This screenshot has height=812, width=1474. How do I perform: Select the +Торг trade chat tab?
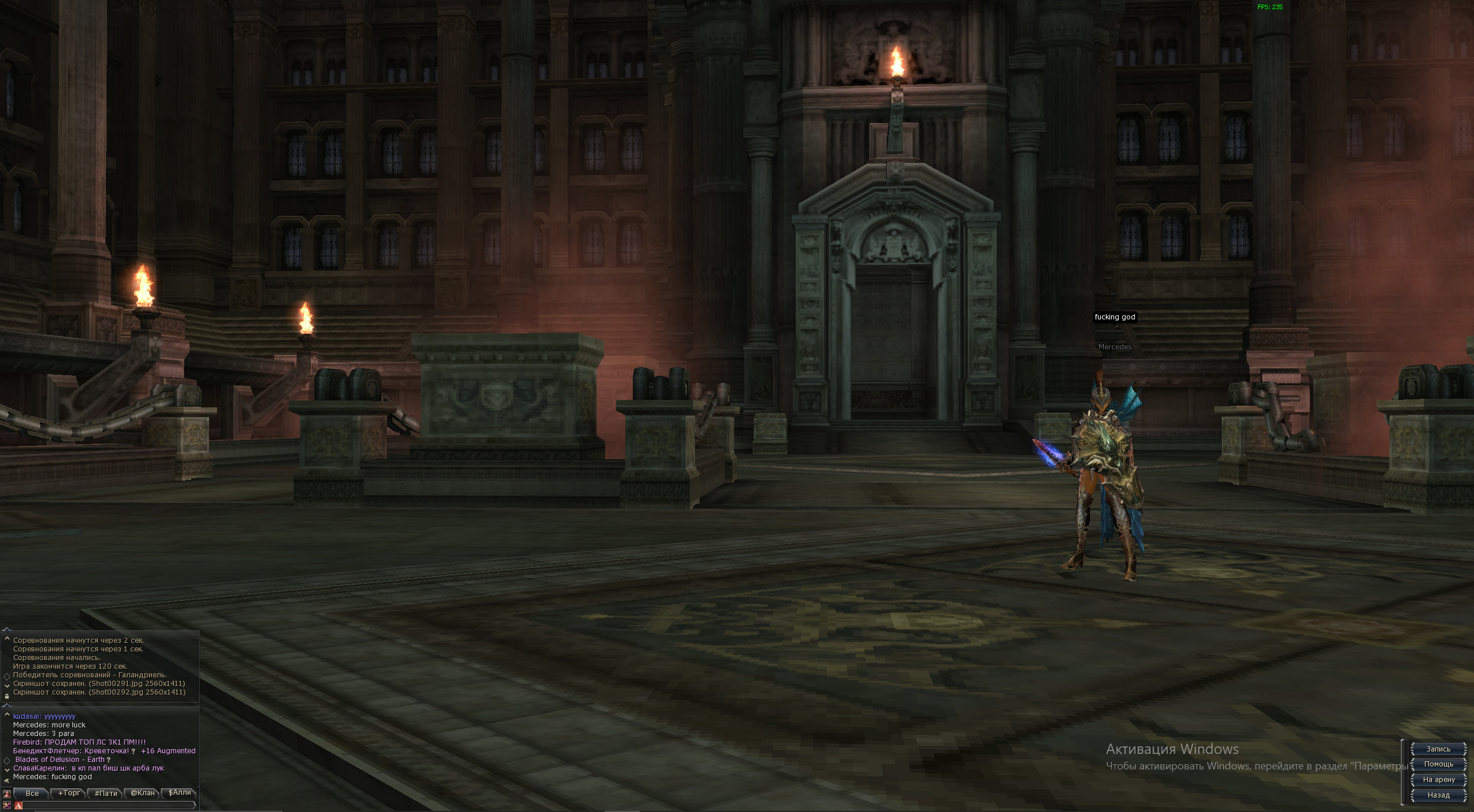[x=69, y=793]
